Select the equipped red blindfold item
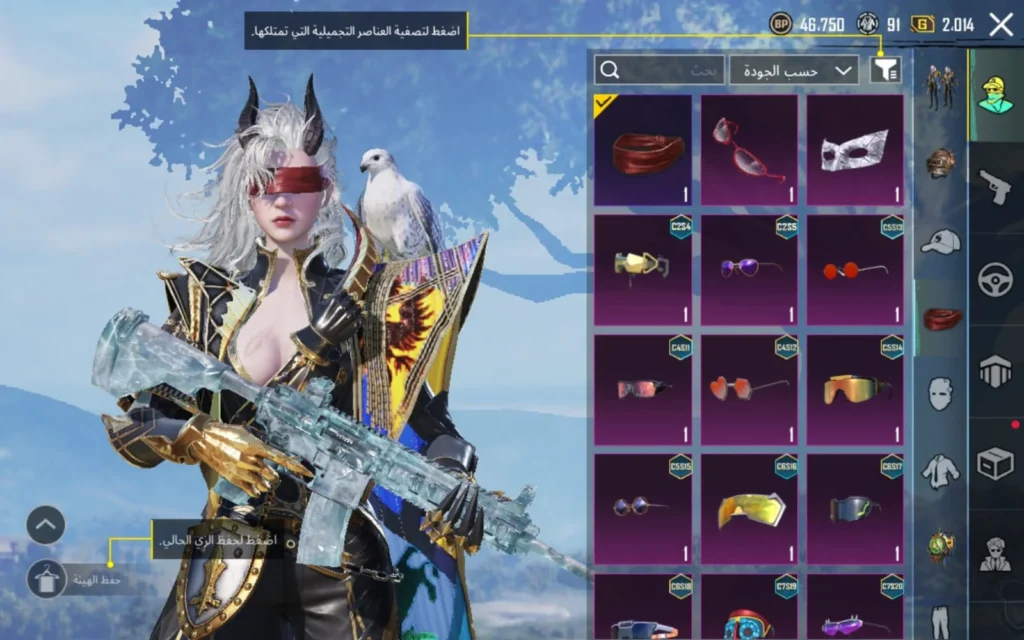 [x=643, y=150]
